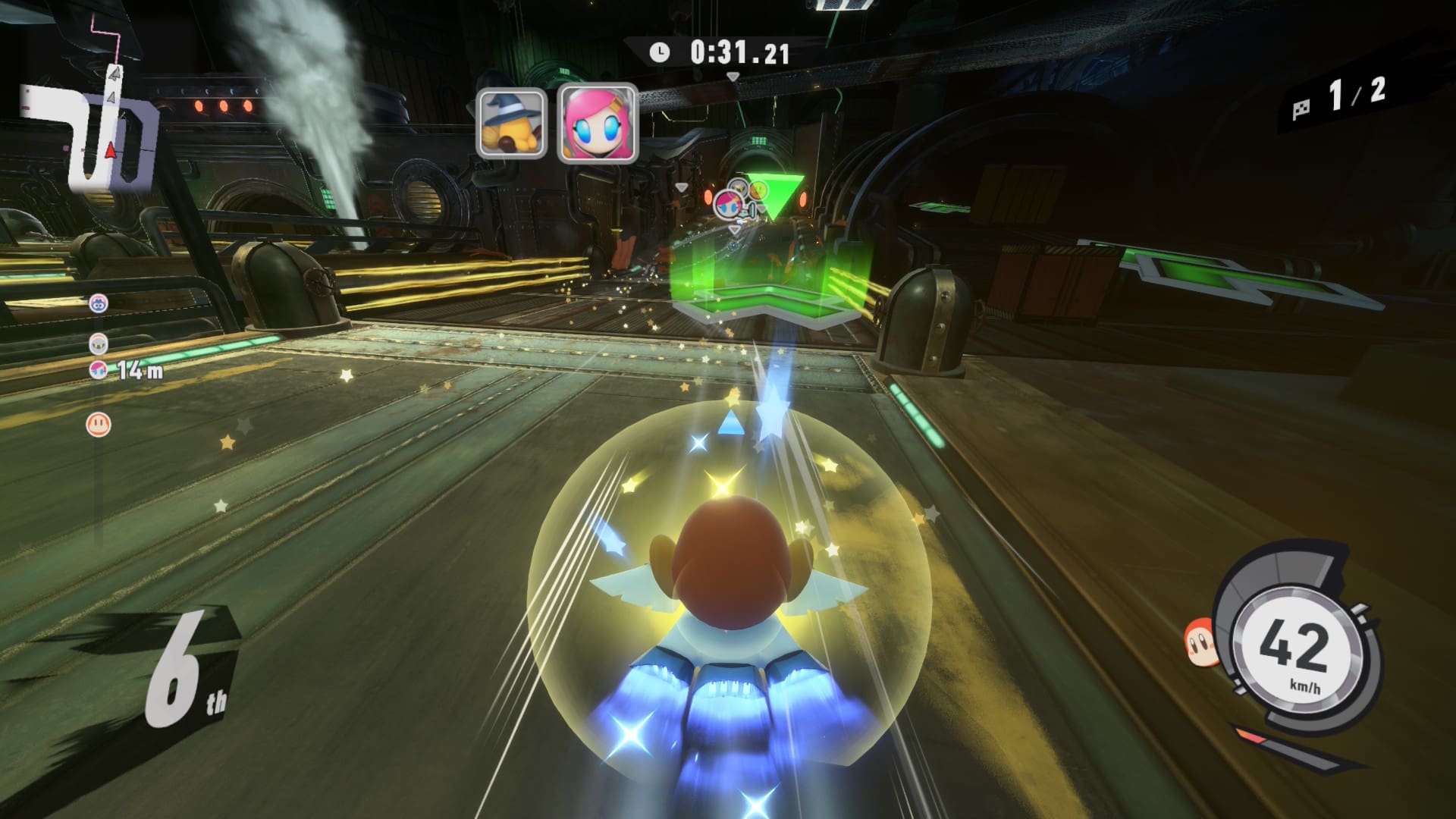Select the wizard-hat character portrait tile
This screenshot has height=819, width=1456.
511,123
